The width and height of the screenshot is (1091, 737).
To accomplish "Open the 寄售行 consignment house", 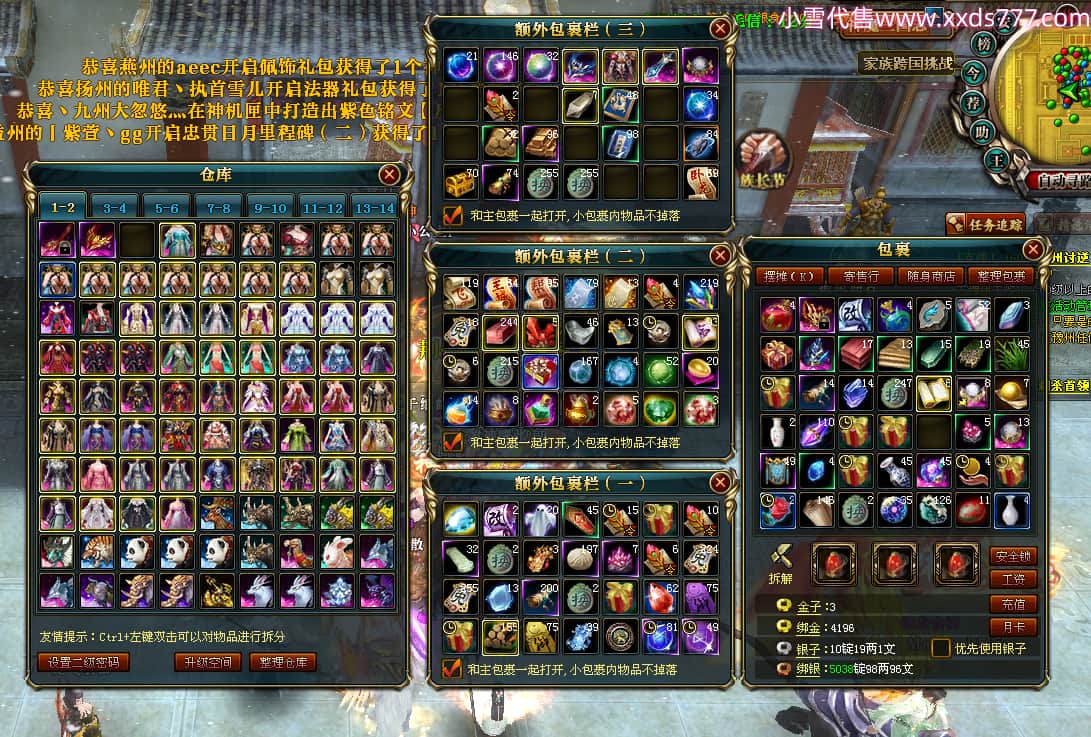I will [x=861, y=276].
